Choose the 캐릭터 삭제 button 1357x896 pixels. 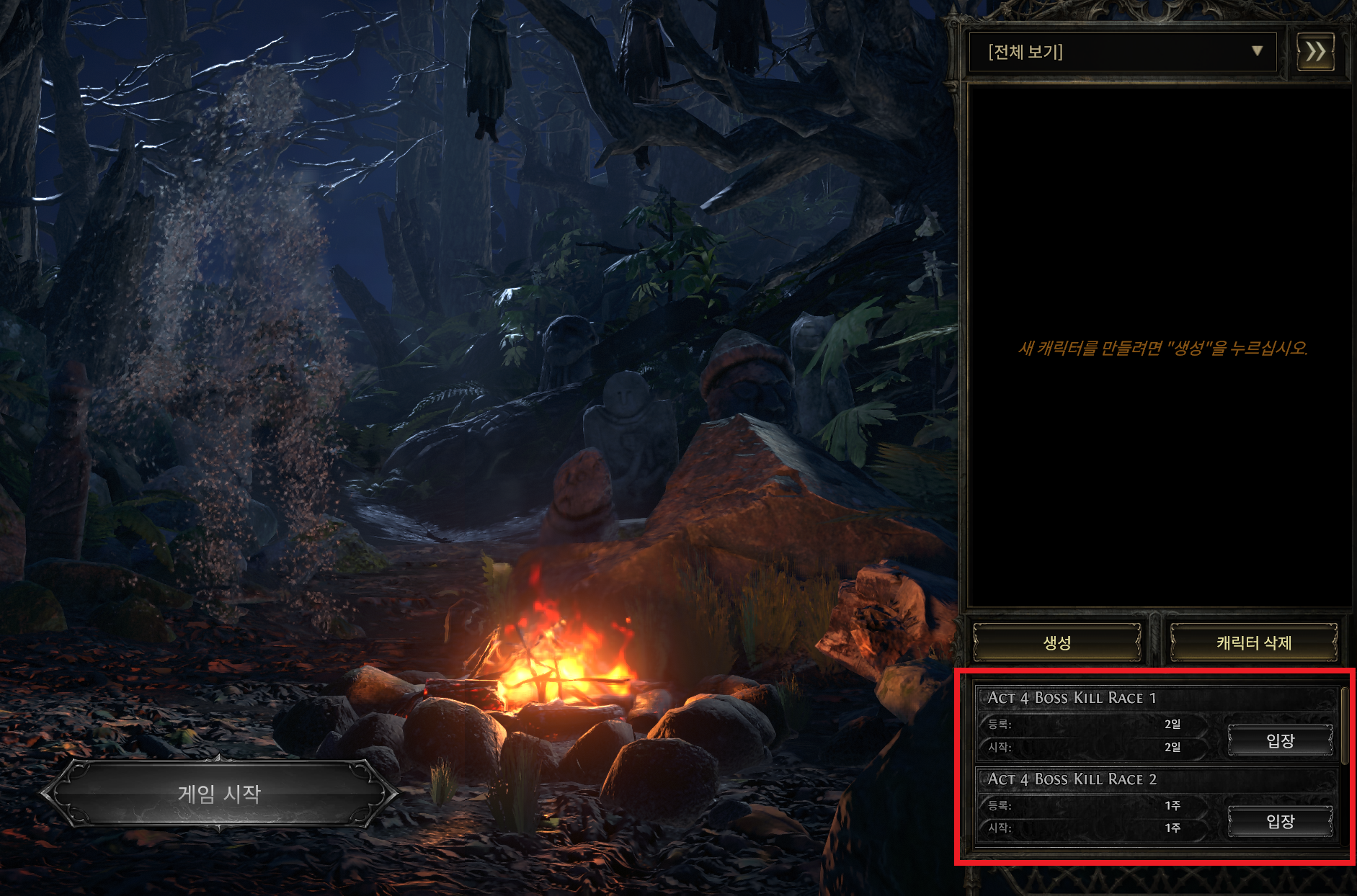pyautogui.click(x=1253, y=642)
